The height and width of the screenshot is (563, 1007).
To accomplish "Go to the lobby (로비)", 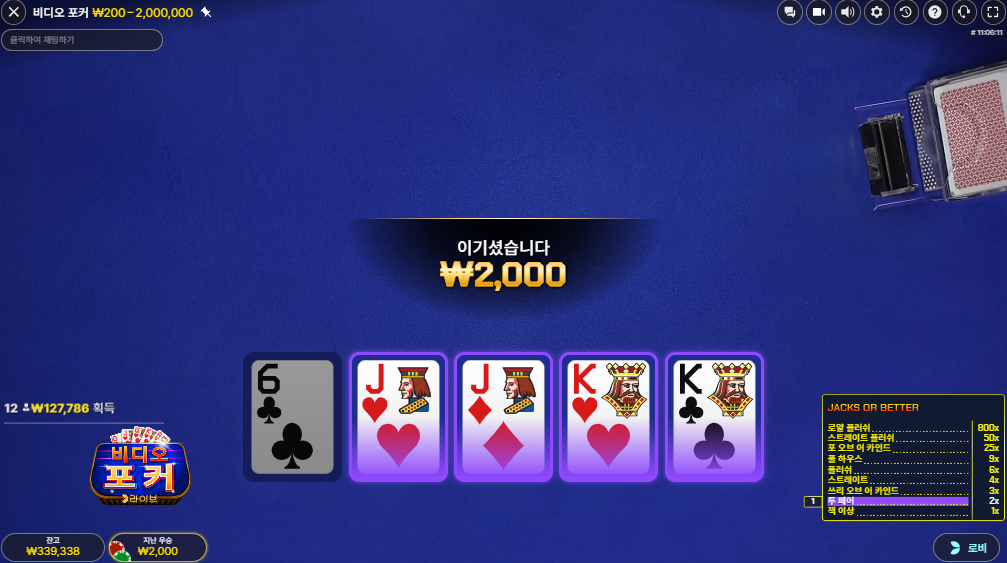I will point(966,547).
